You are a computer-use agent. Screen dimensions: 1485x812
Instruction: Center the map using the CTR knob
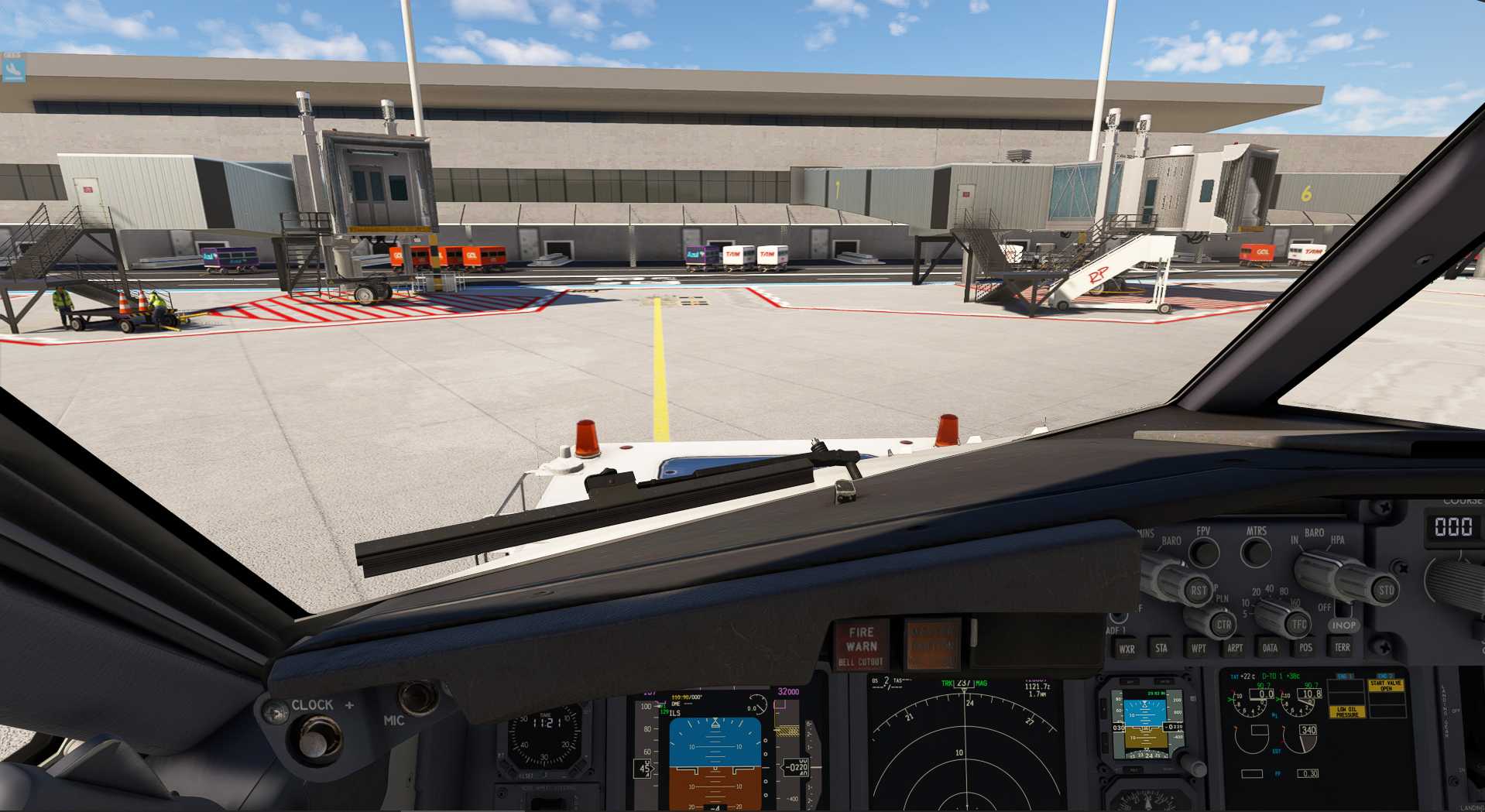(1223, 624)
